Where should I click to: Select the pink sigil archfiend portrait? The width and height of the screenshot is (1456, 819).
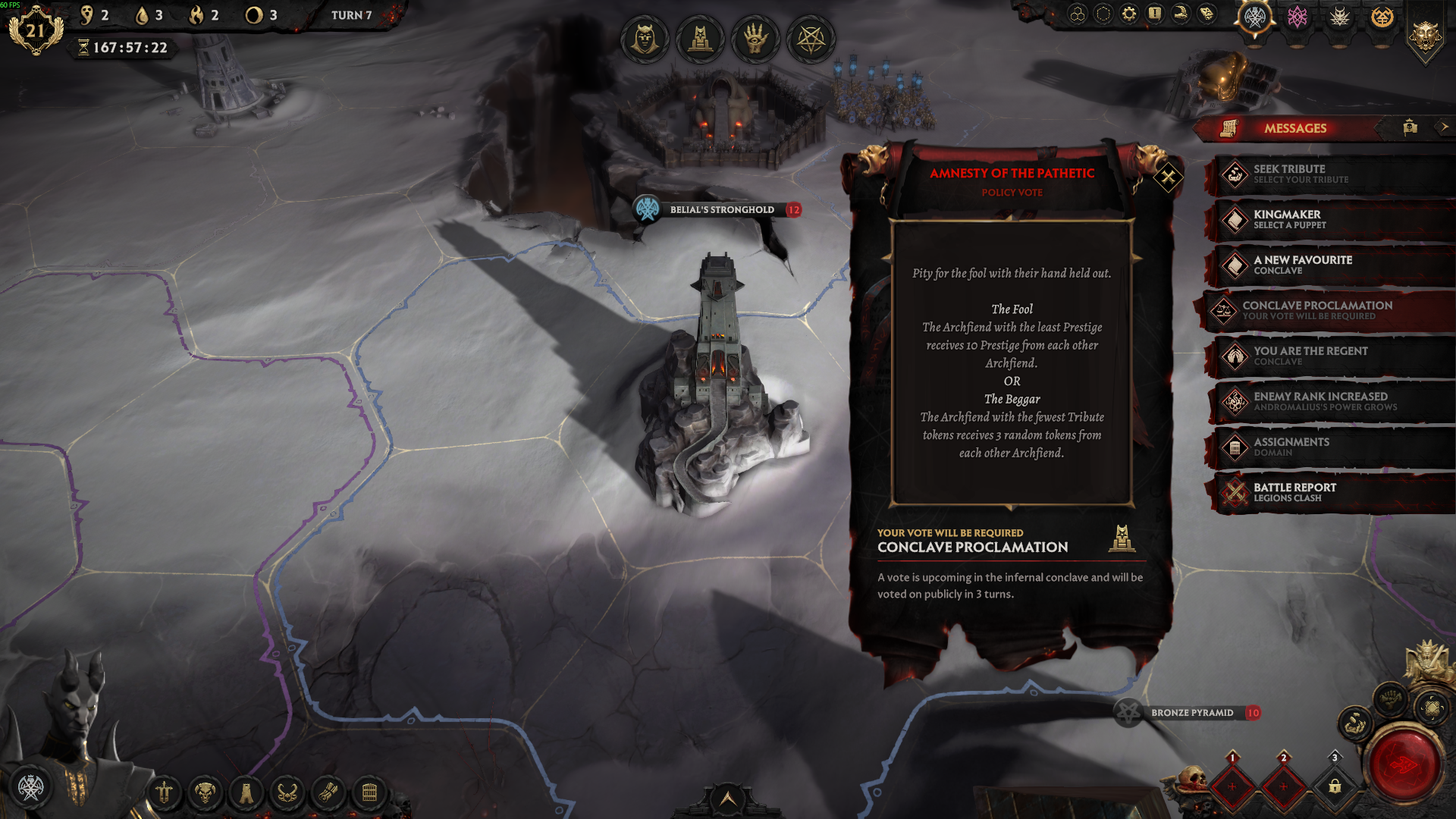[1298, 17]
